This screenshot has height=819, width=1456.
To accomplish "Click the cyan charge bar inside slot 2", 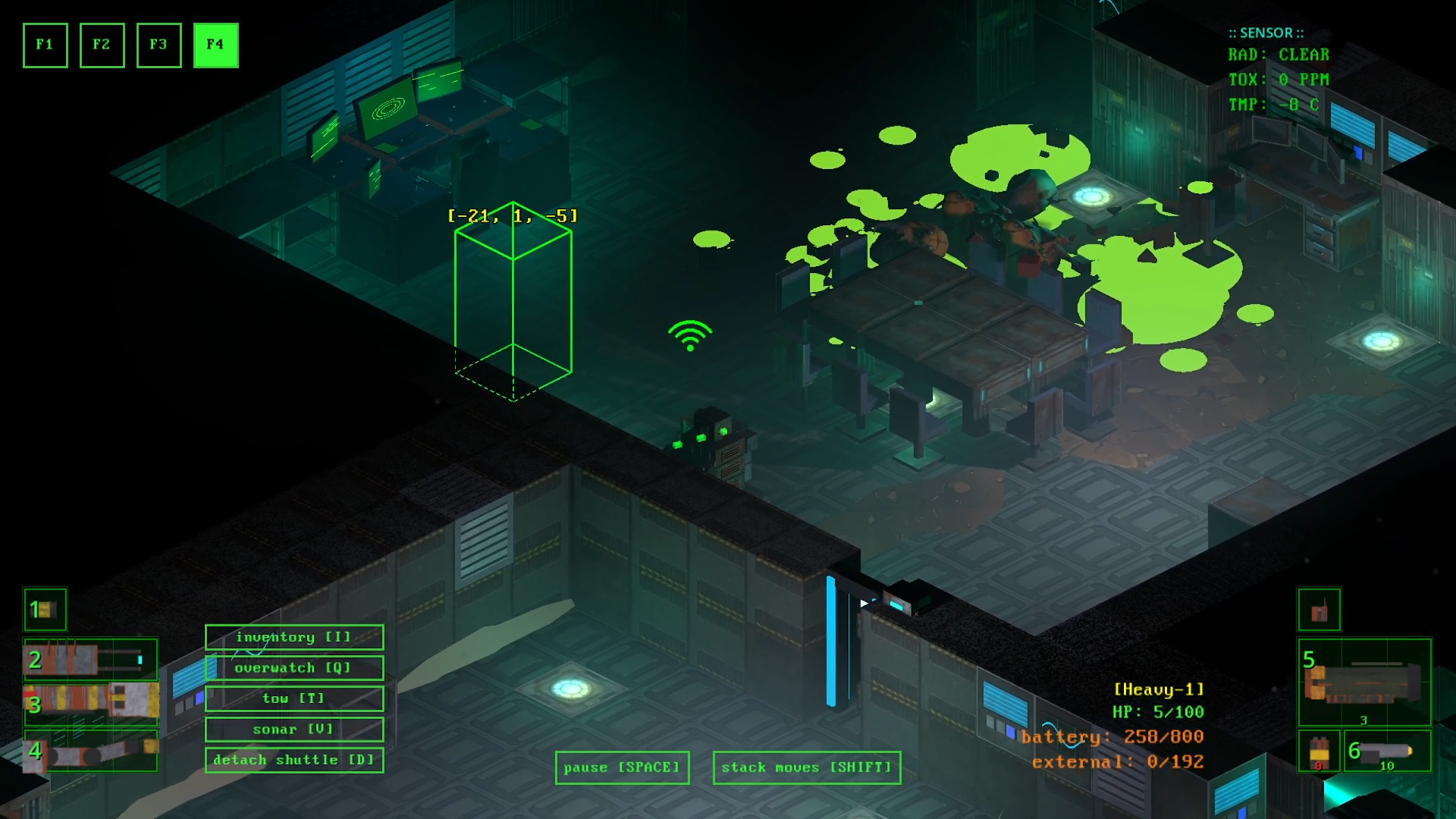I will (x=139, y=661).
